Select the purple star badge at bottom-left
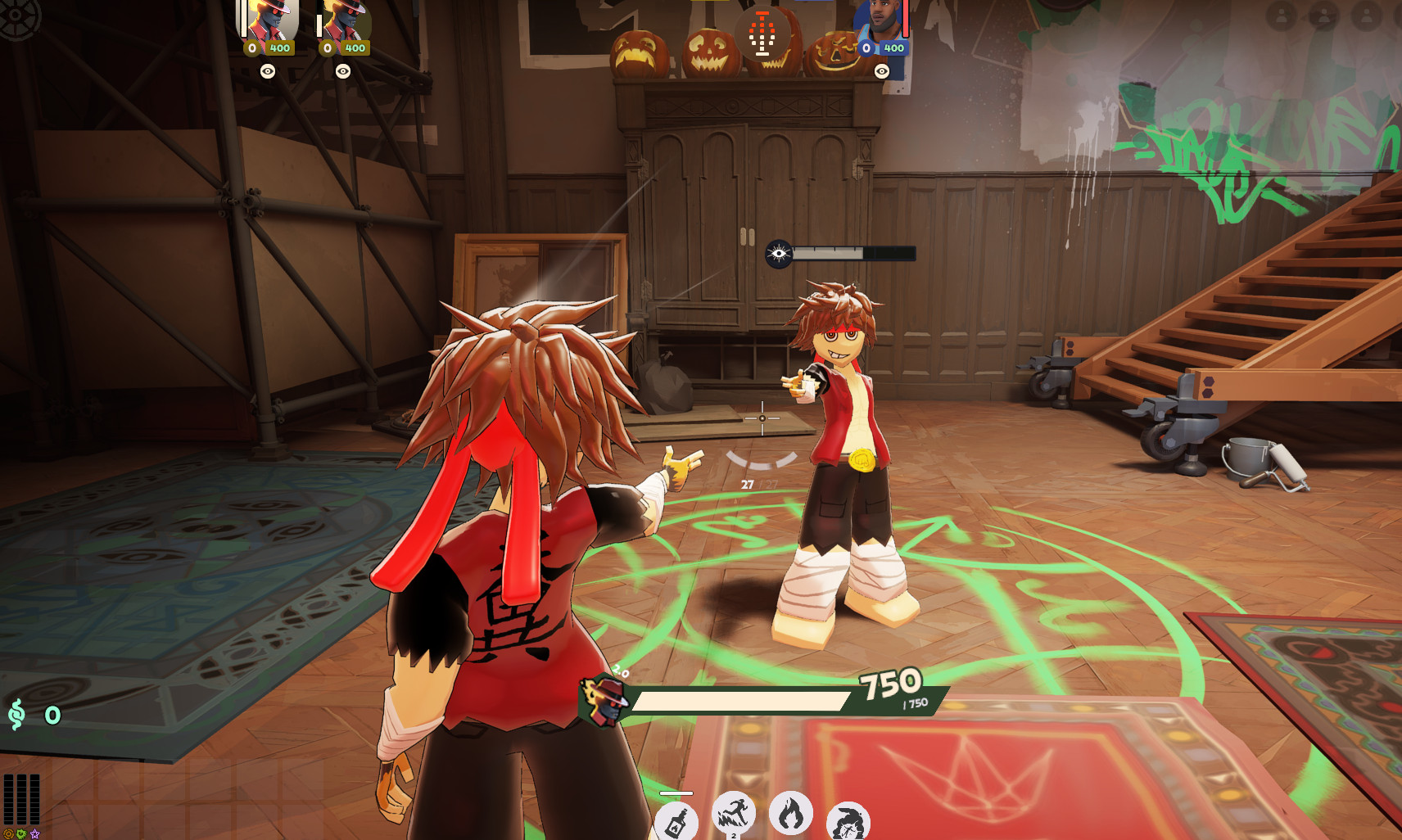The width and height of the screenshot is (1402, 840). (x=35, y=833)
